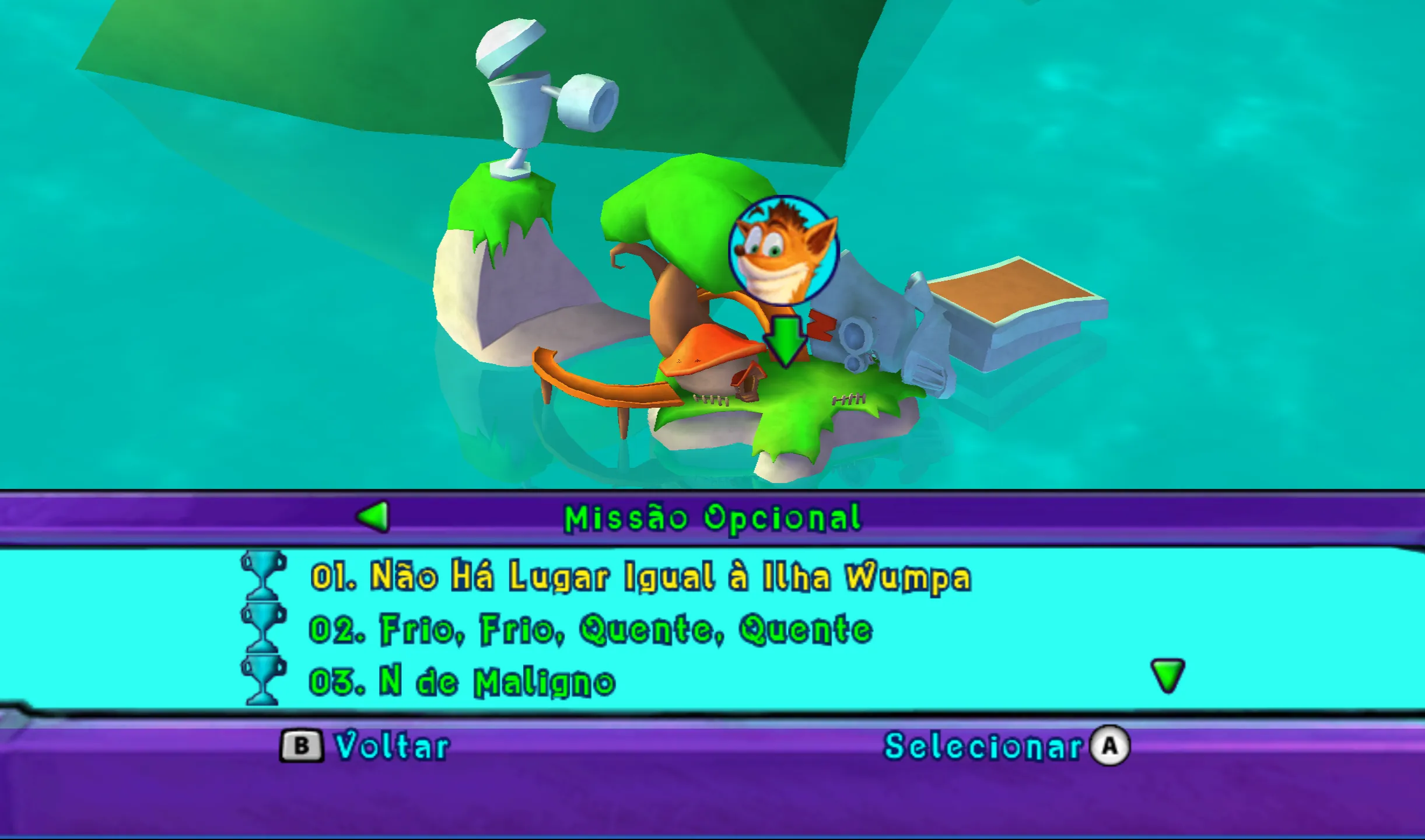
Task: Click the green down arrow in mission list
Action: coord(1167,675)
